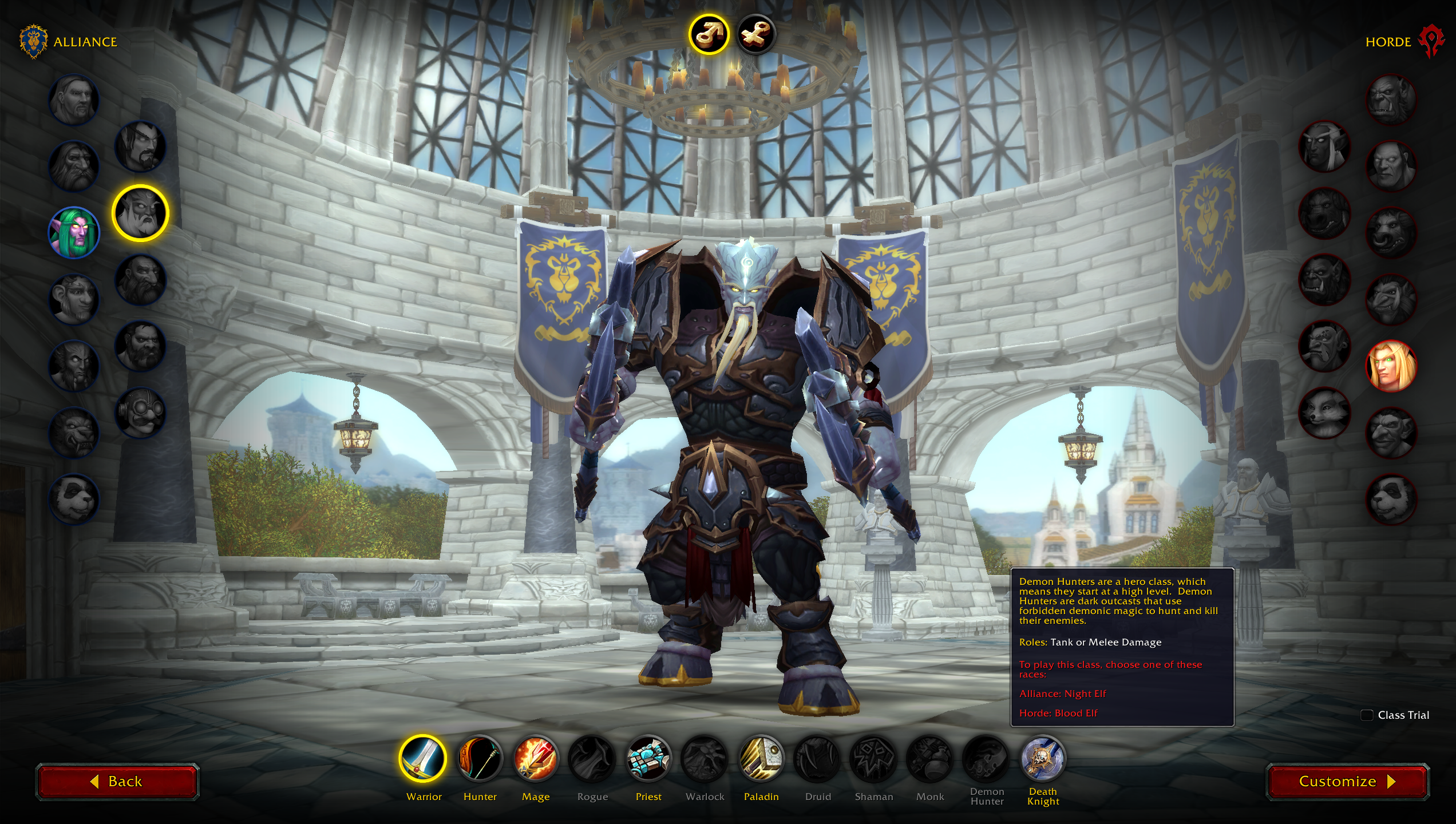
Task: Select the highlighted Draenei race portrait
Action: [x=140, y=213]
